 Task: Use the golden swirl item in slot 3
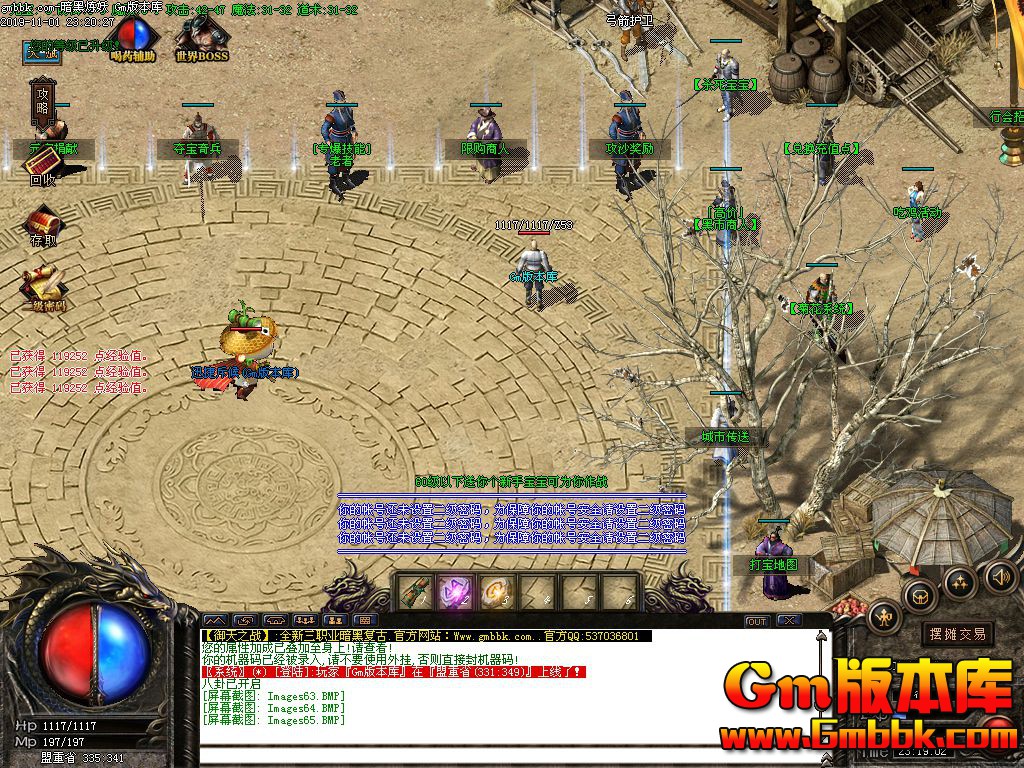click(496, 593)
